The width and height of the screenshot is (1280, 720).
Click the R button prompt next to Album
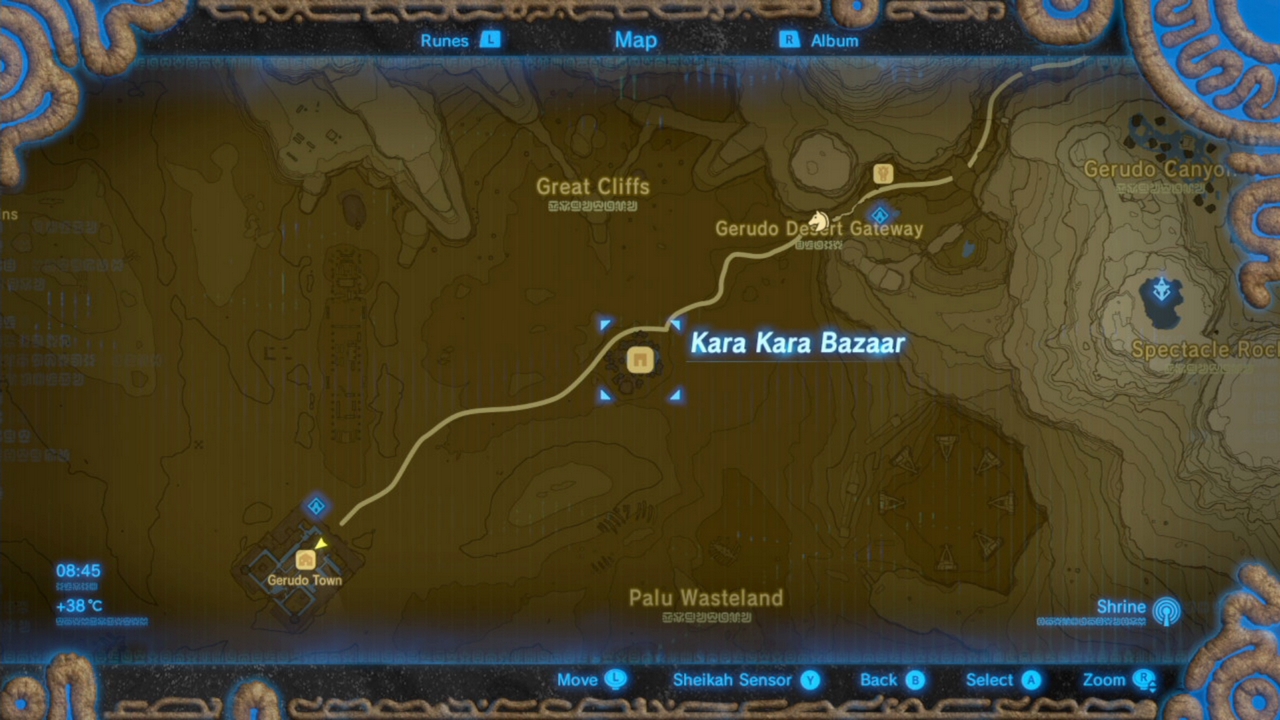788,40
